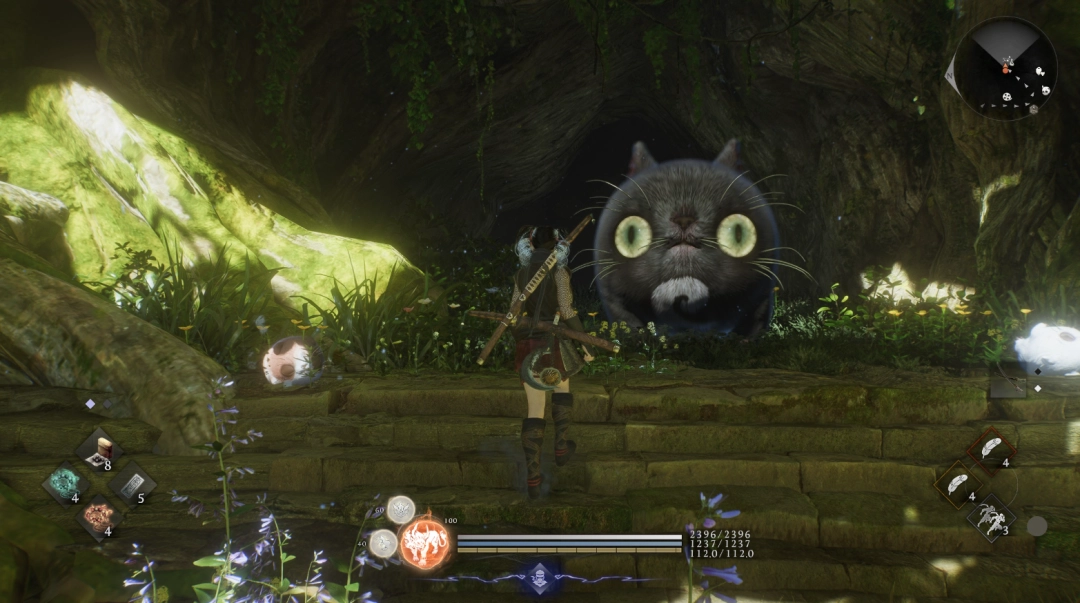The image size is (1080, 603).
Task: Select the lower white soul core icon
Action: (382, 544)
